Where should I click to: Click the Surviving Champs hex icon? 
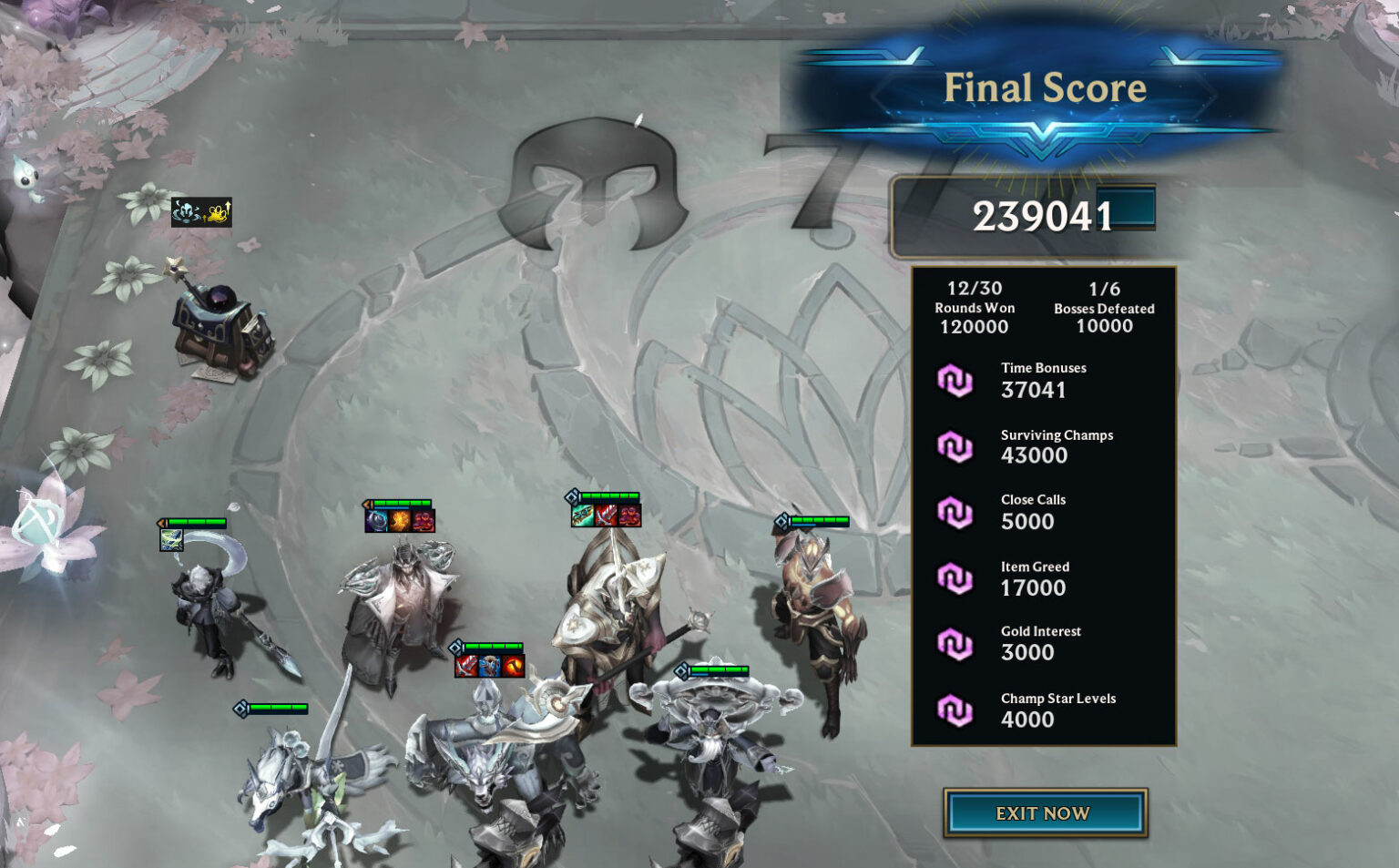(957, 446)
